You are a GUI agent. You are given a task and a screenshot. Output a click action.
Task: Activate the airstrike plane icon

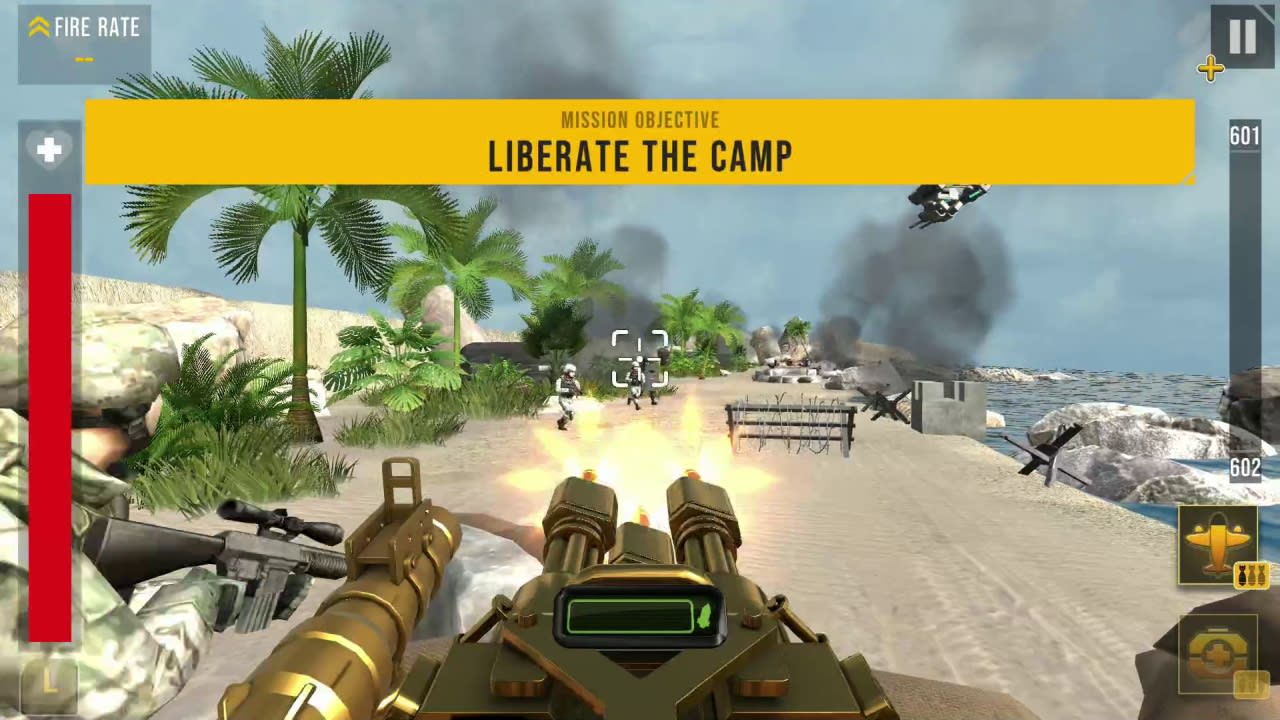pos(1219,545)
